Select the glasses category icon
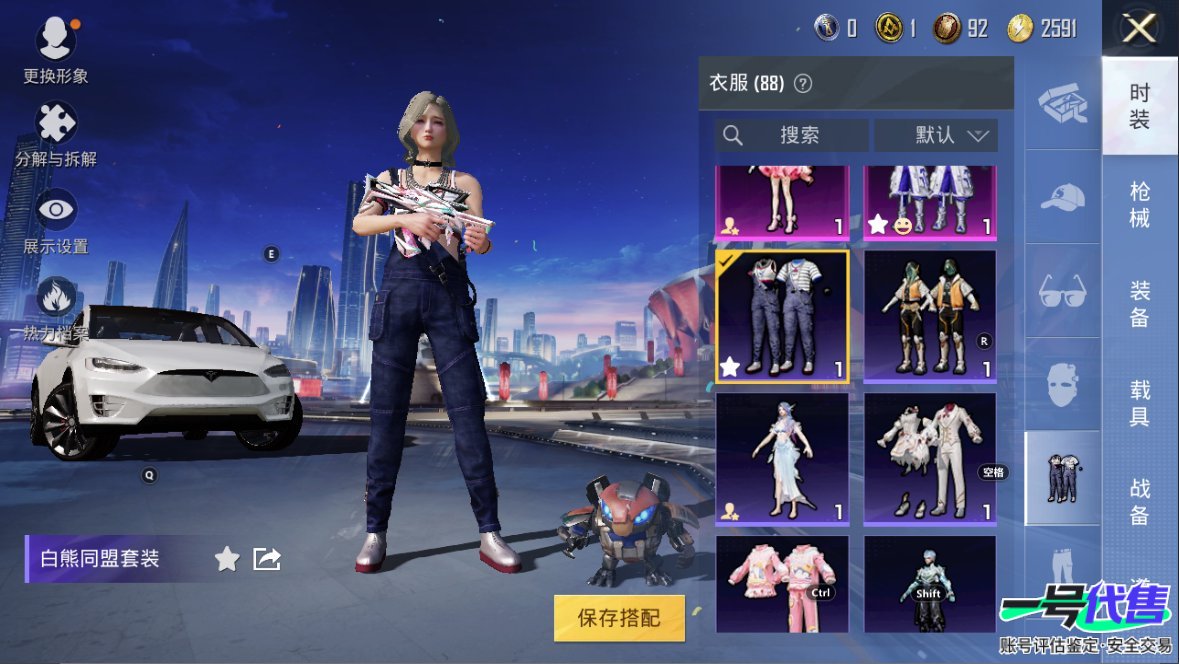The width and height of the screenshot is (1179, 664). [x=1062, y=291]
